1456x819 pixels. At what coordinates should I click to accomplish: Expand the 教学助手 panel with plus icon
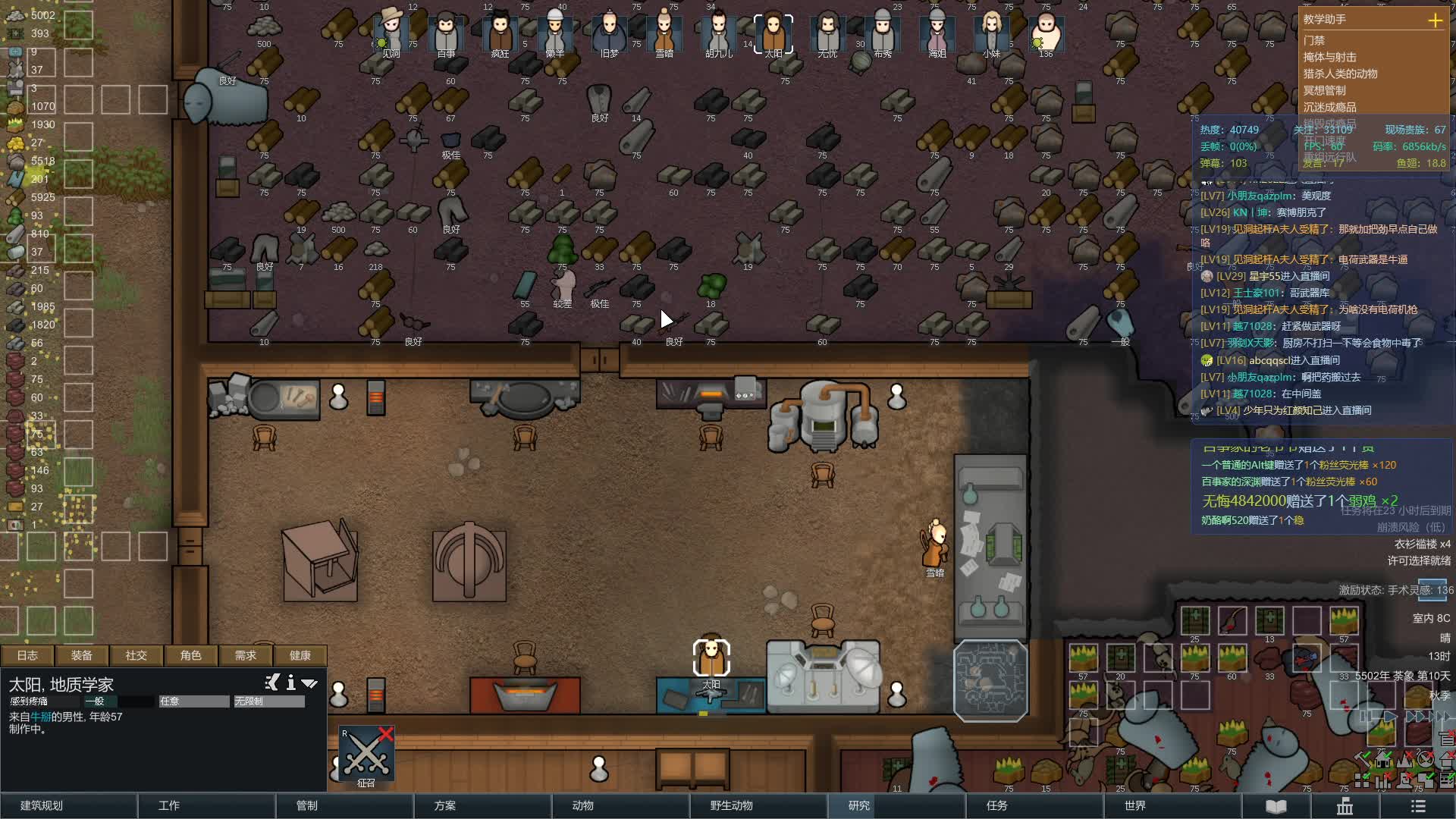(1435, 20)
